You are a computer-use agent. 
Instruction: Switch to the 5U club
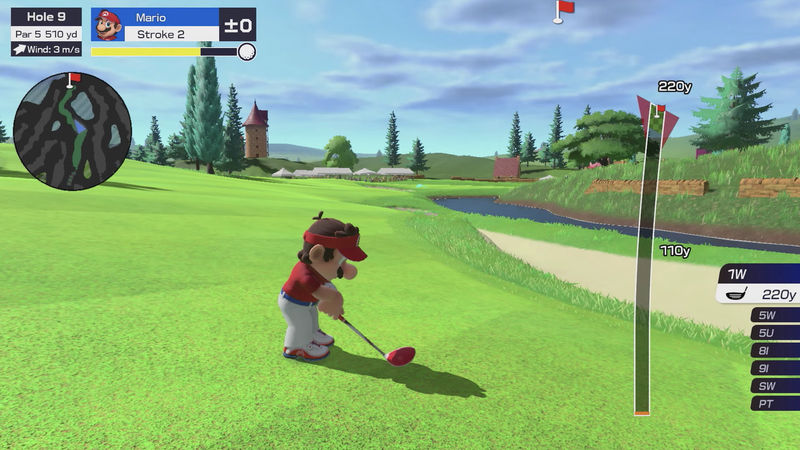pos(773,333)
